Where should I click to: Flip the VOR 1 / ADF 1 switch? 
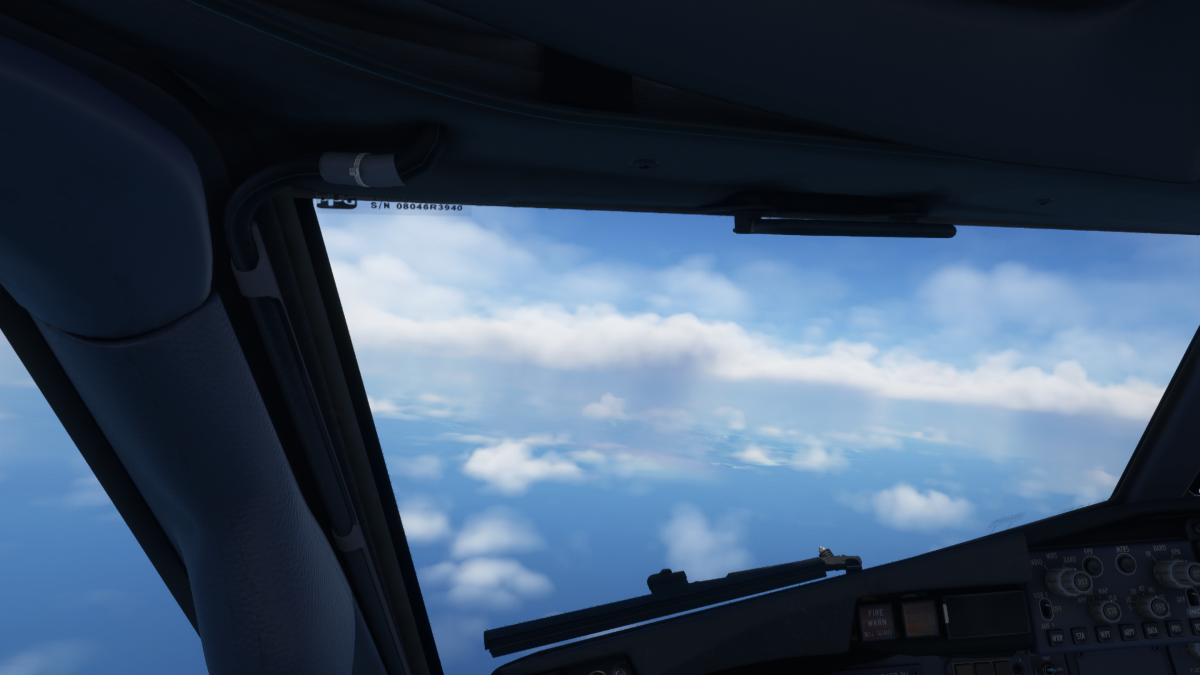point(1046,608)
